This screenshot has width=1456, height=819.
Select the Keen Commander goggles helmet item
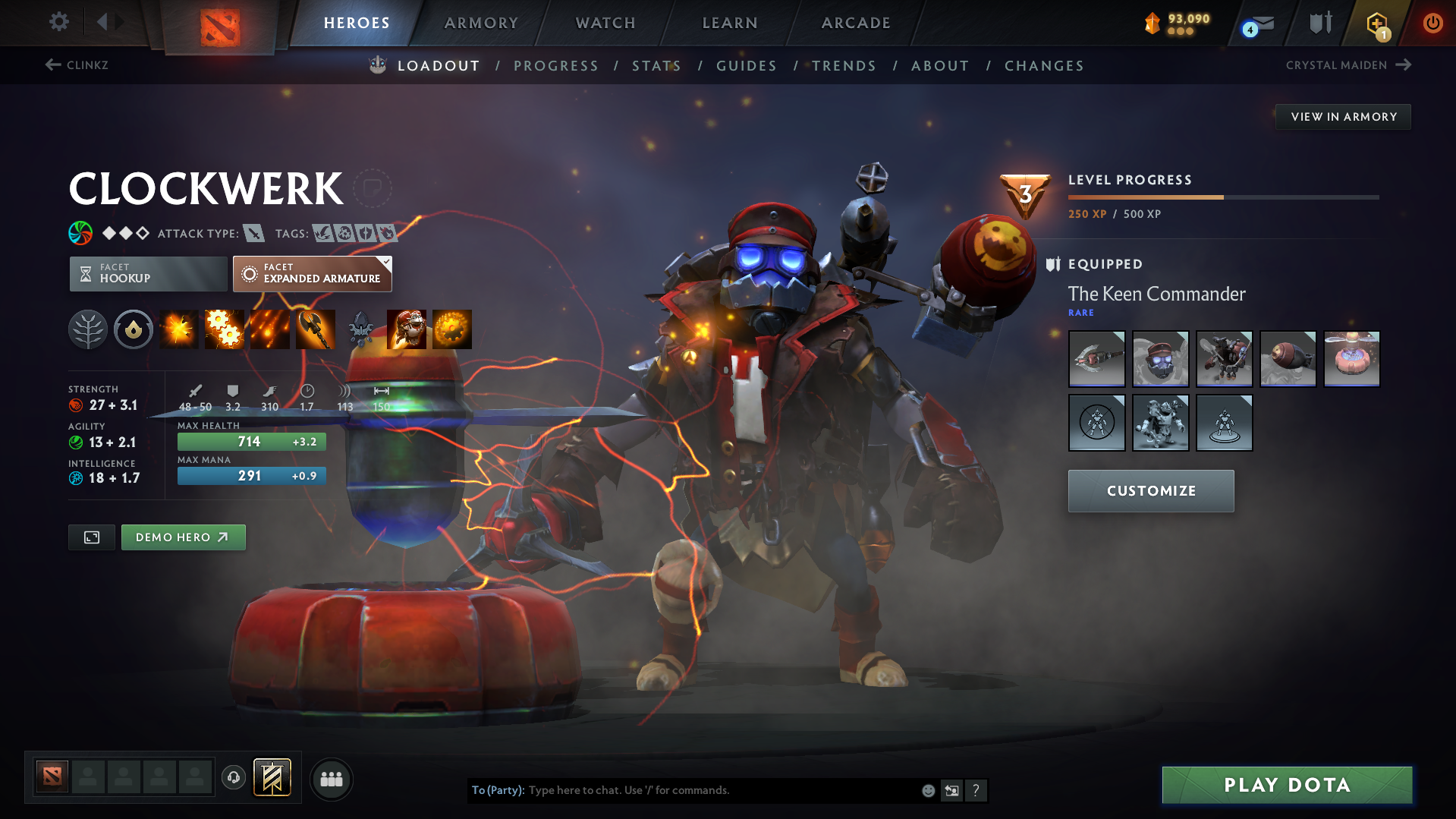(x=1160, y=359)
